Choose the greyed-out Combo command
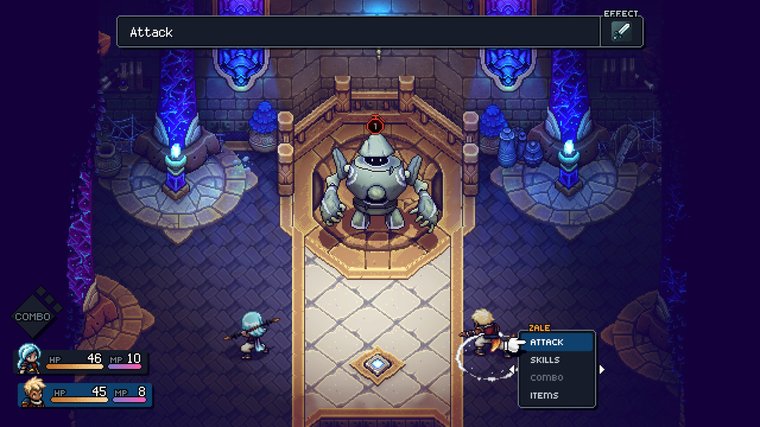The width and height of the screenshot is (760, 427). pos(556,378)
